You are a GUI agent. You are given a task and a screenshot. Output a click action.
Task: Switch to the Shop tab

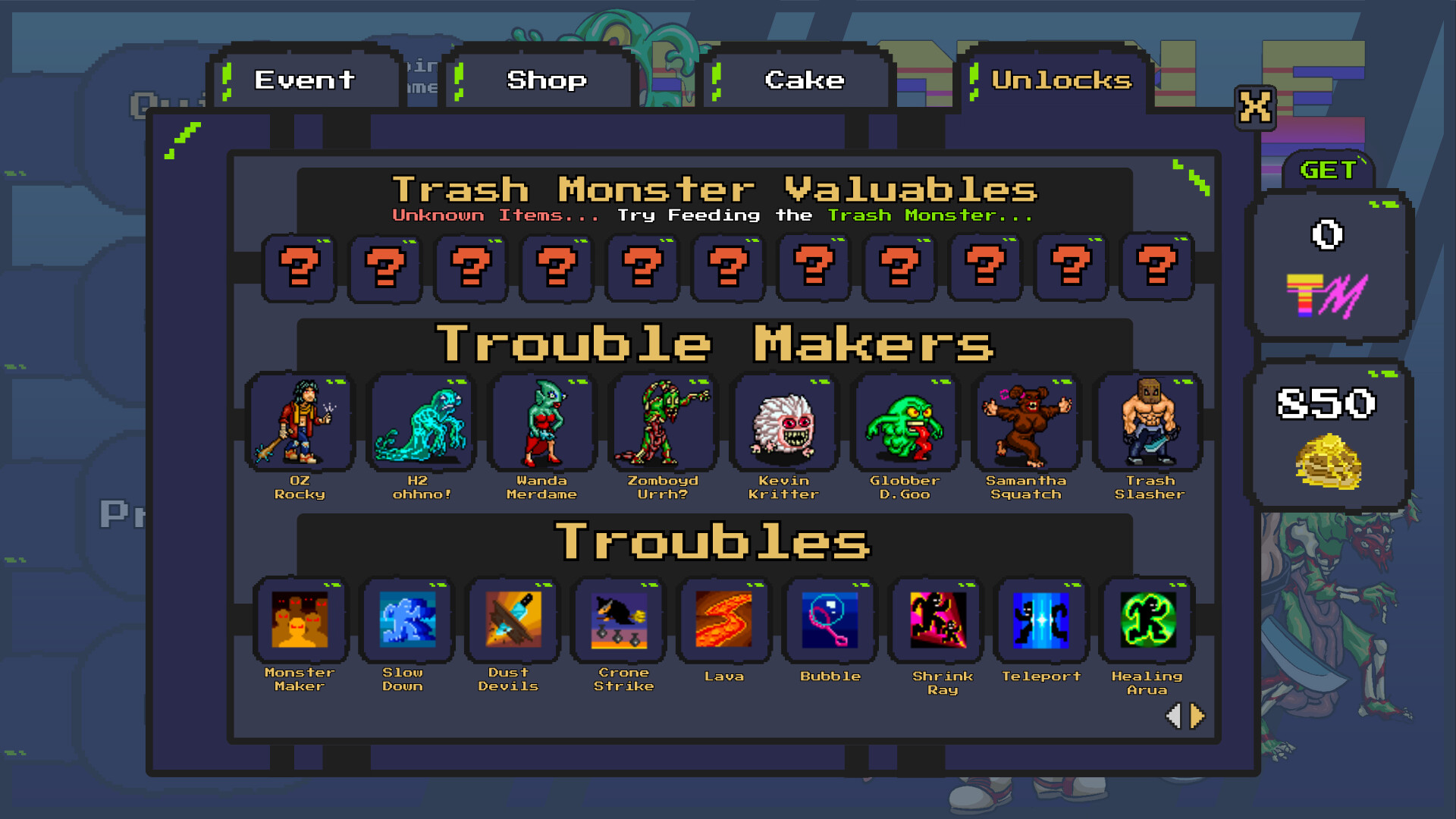pyautogui.click(x=546, y=80)
